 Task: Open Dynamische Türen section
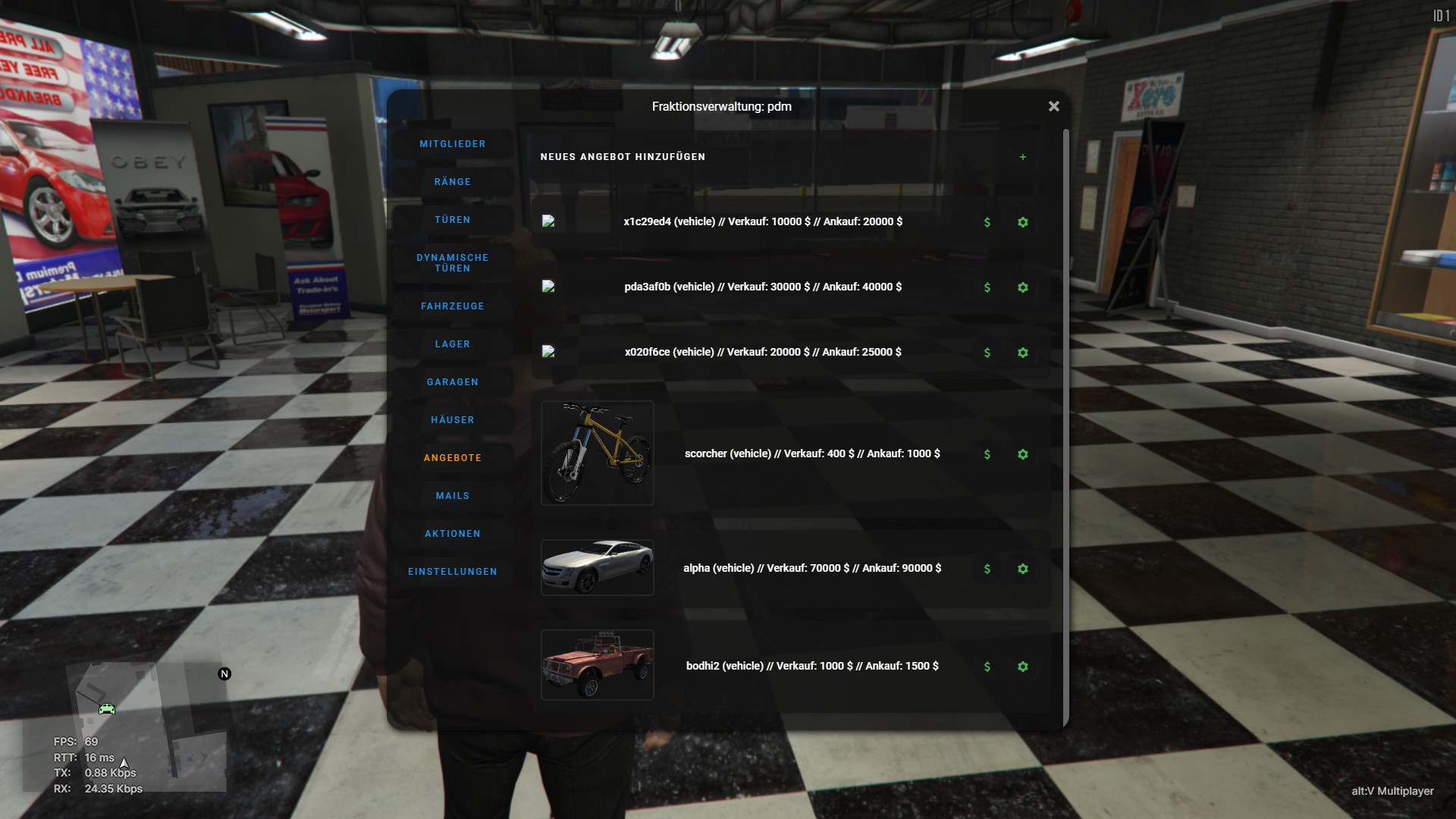click(x=453, y=263)
